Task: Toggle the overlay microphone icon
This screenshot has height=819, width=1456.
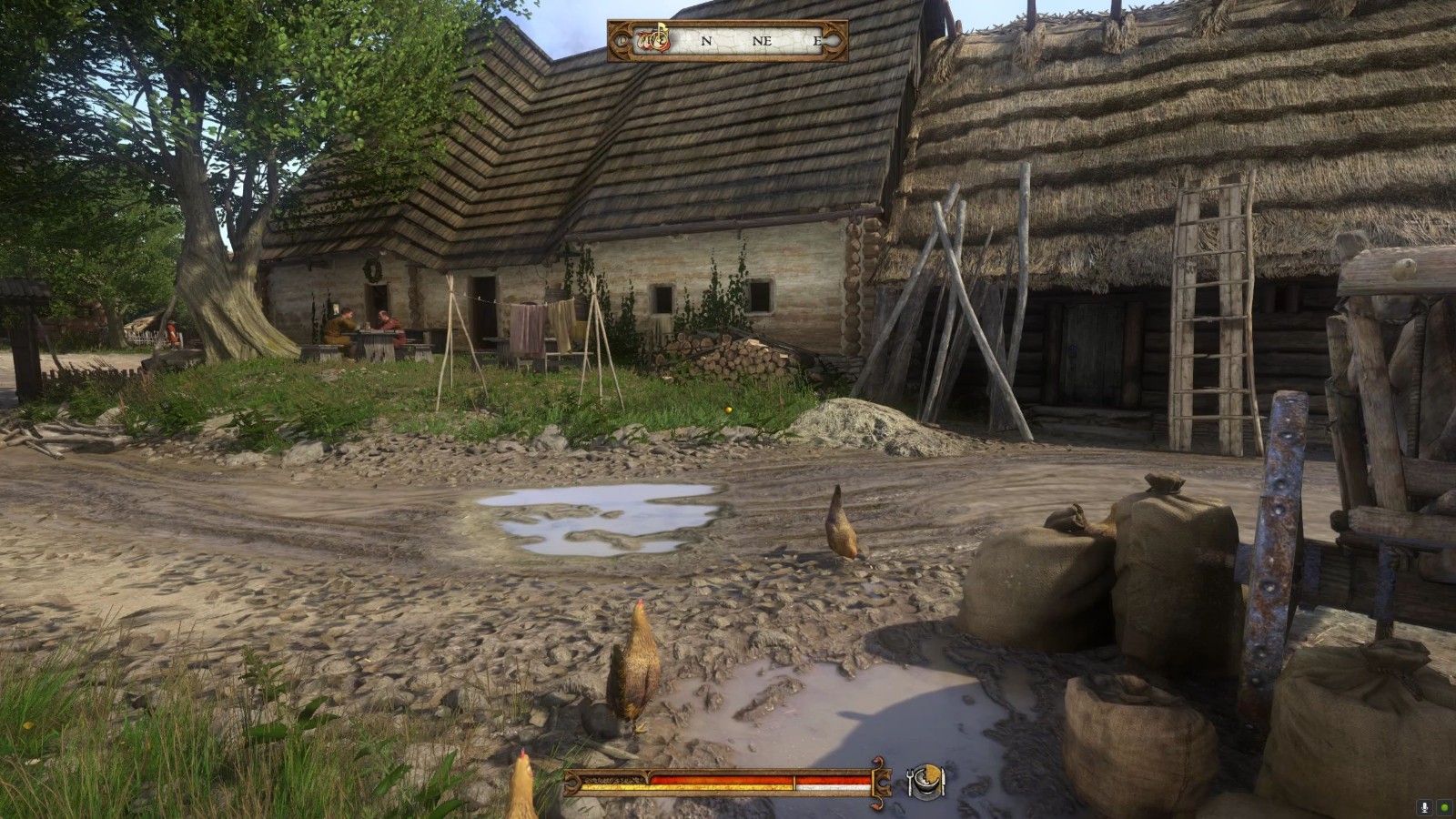Action: [1424, 807]
